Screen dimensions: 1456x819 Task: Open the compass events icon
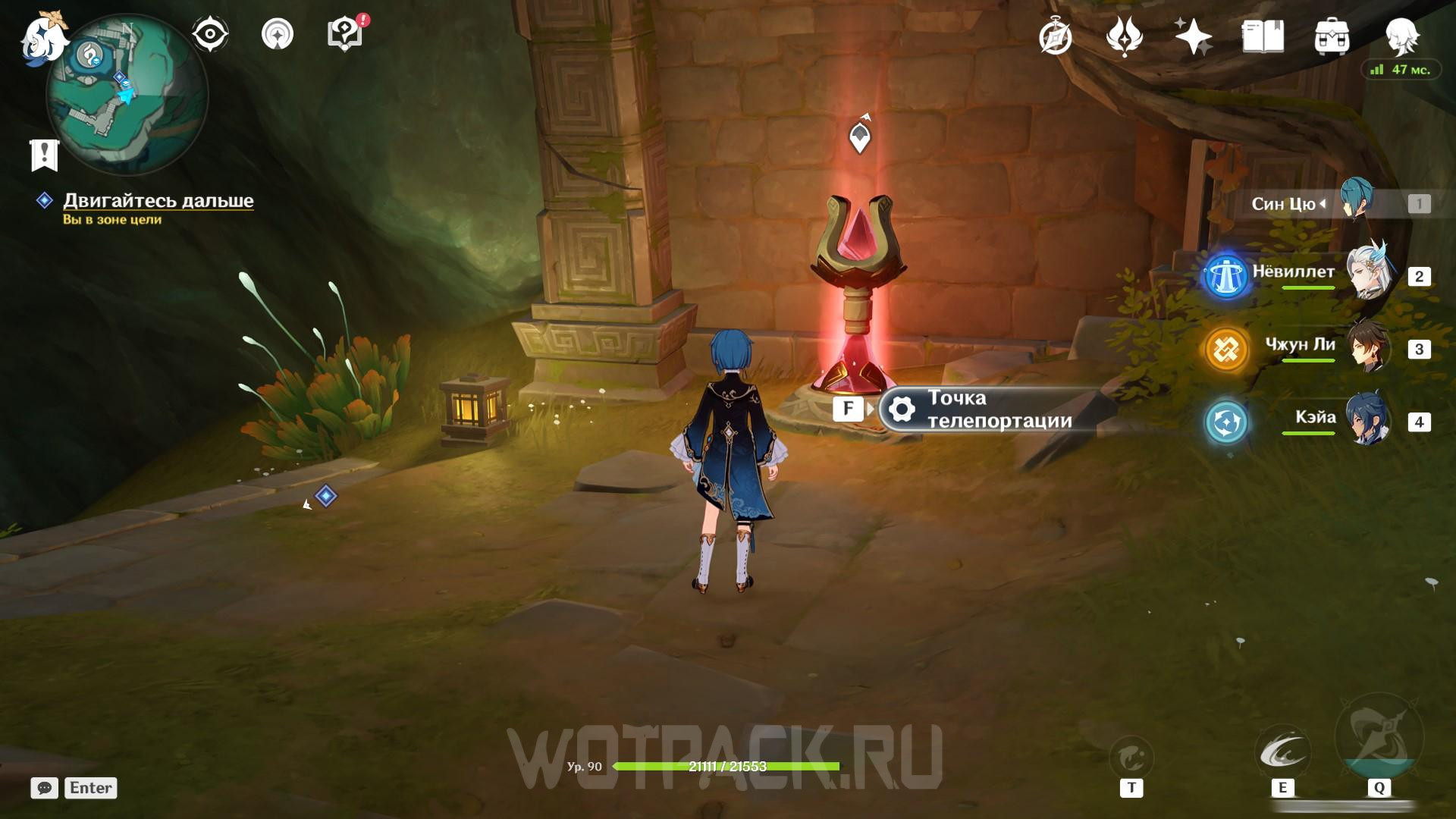[x=1056, y=36]
